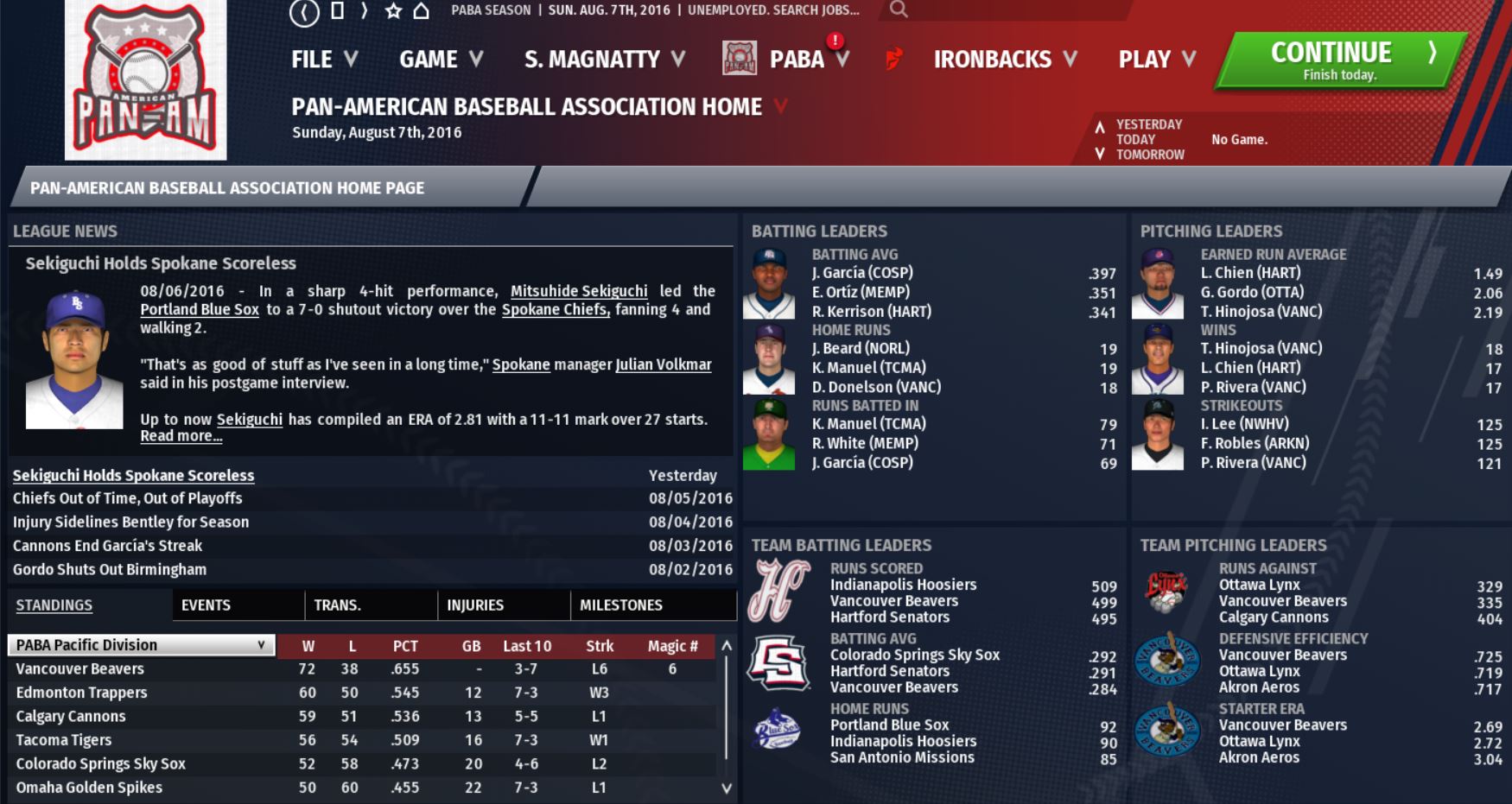Viewport: 1512px width, 804px height.
Task: Expand the S. Magnatty manager menu
Action: click(604, 60)
